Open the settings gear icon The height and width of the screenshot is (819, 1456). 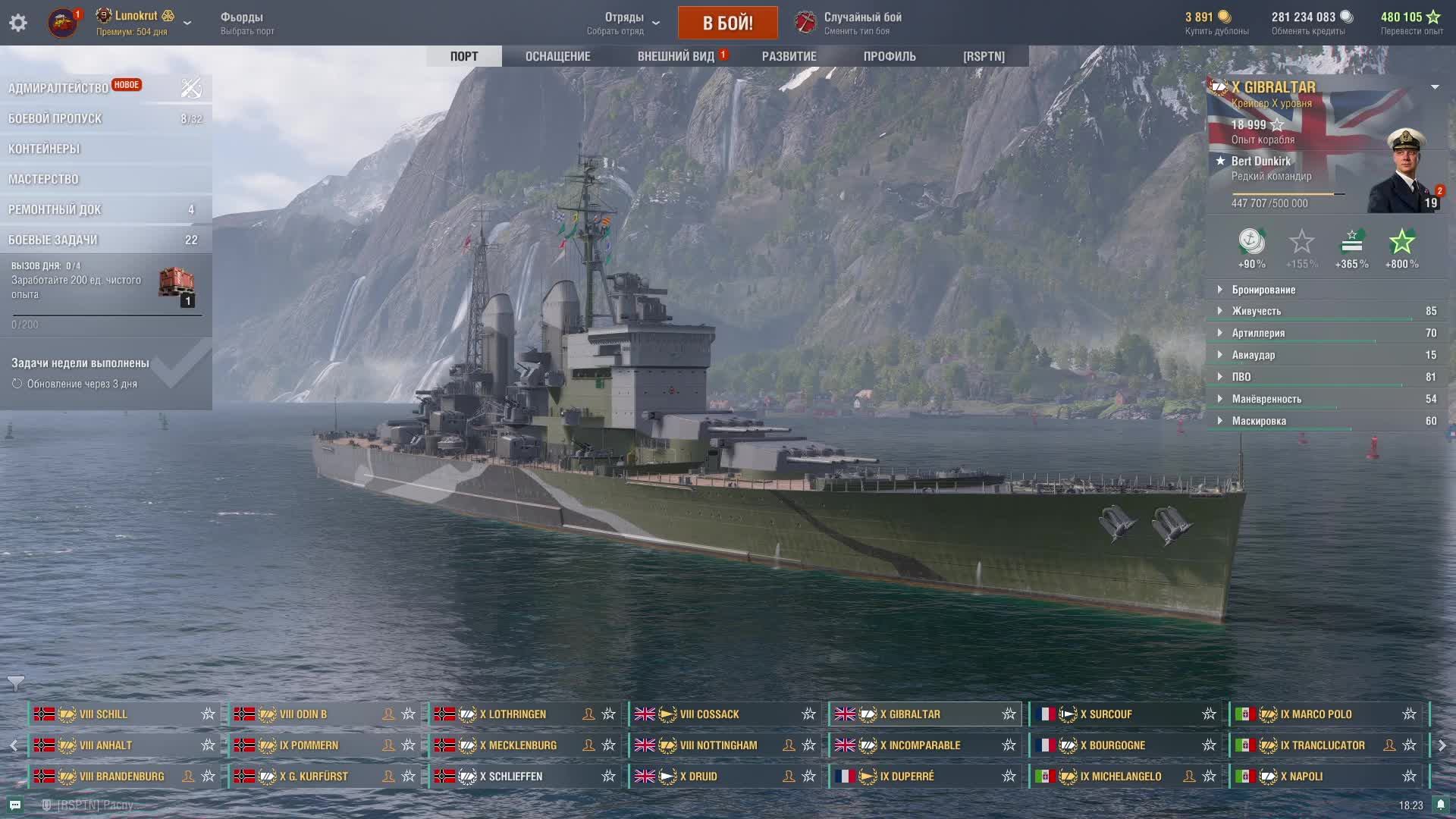click(18, 23)
